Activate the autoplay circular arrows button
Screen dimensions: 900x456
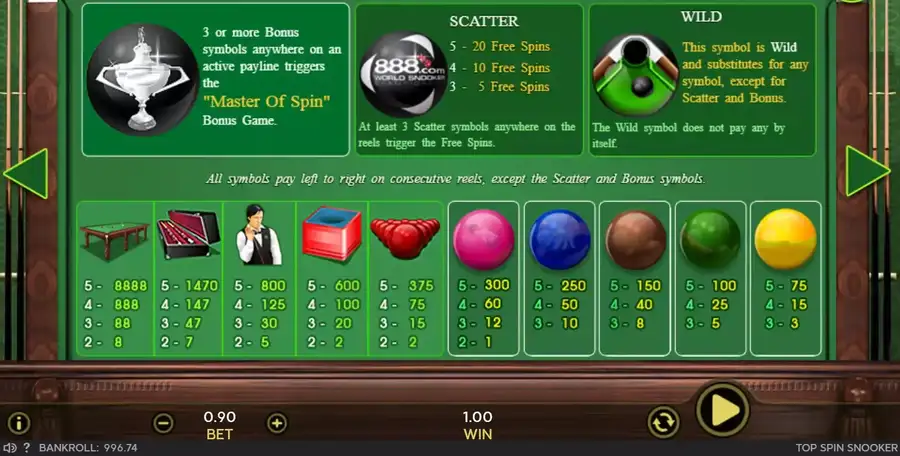point(663,422)
